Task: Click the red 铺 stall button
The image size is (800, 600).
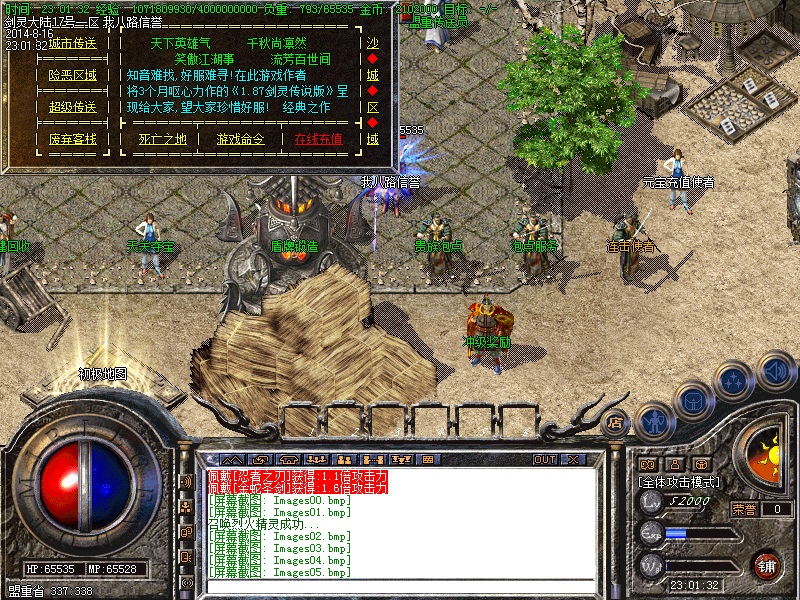Action: point(766,565)
